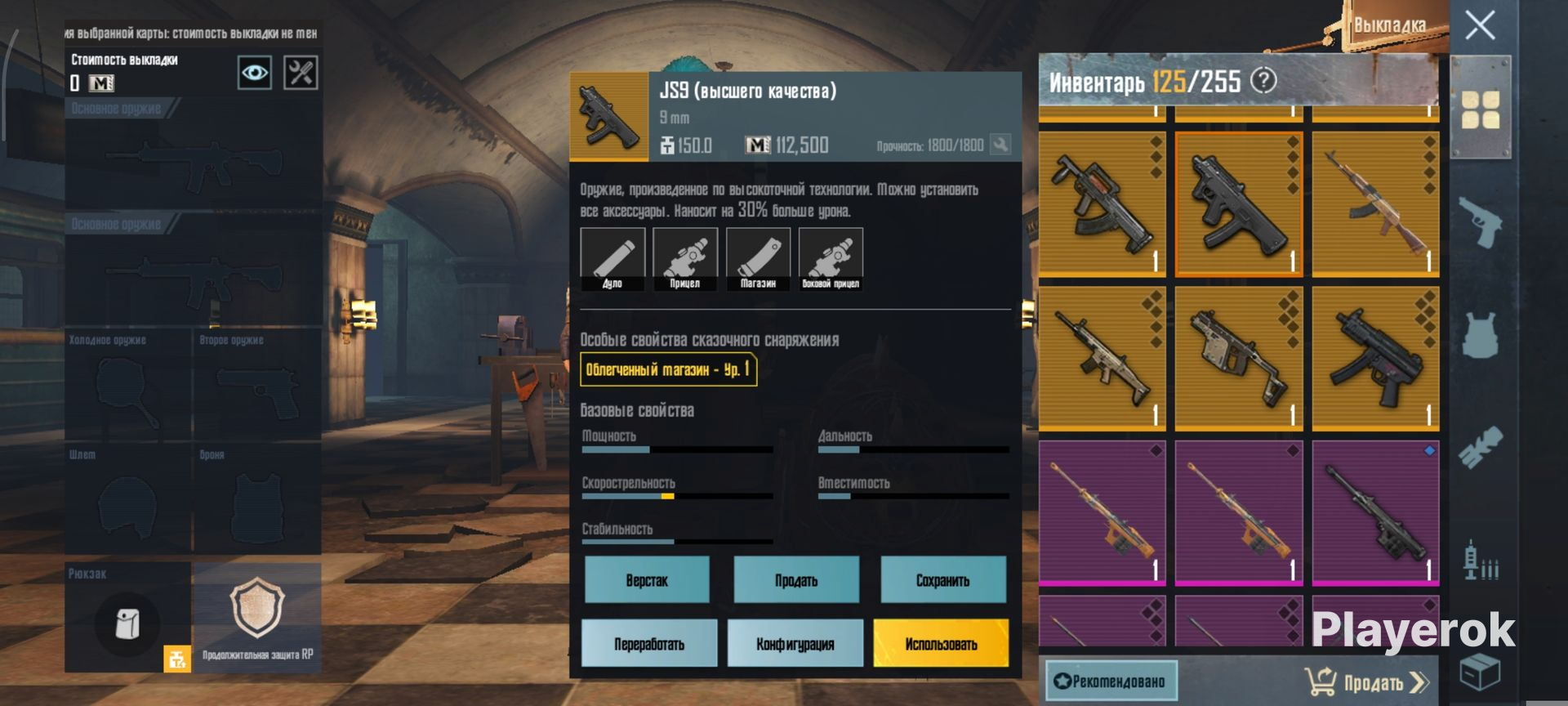The image size is (1568, 706).
Task: Select the Боковой прицел slot
Action: (x=831, y=259)
